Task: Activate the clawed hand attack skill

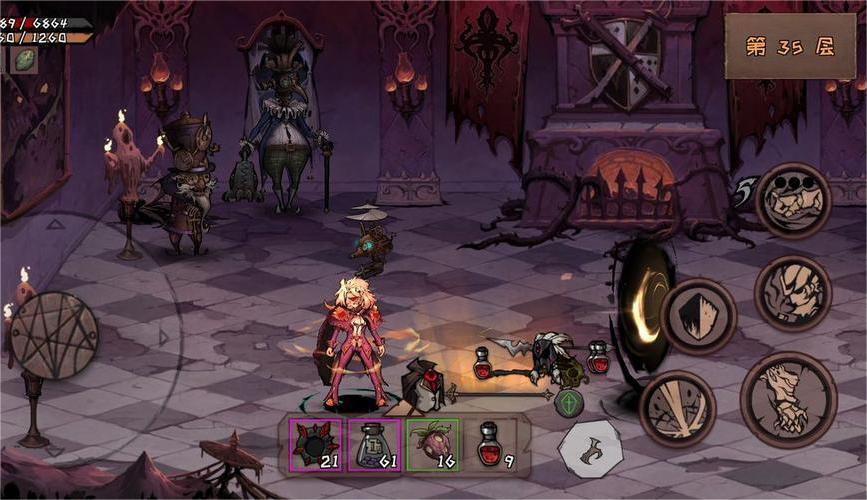Action: (x=788, y=399)
